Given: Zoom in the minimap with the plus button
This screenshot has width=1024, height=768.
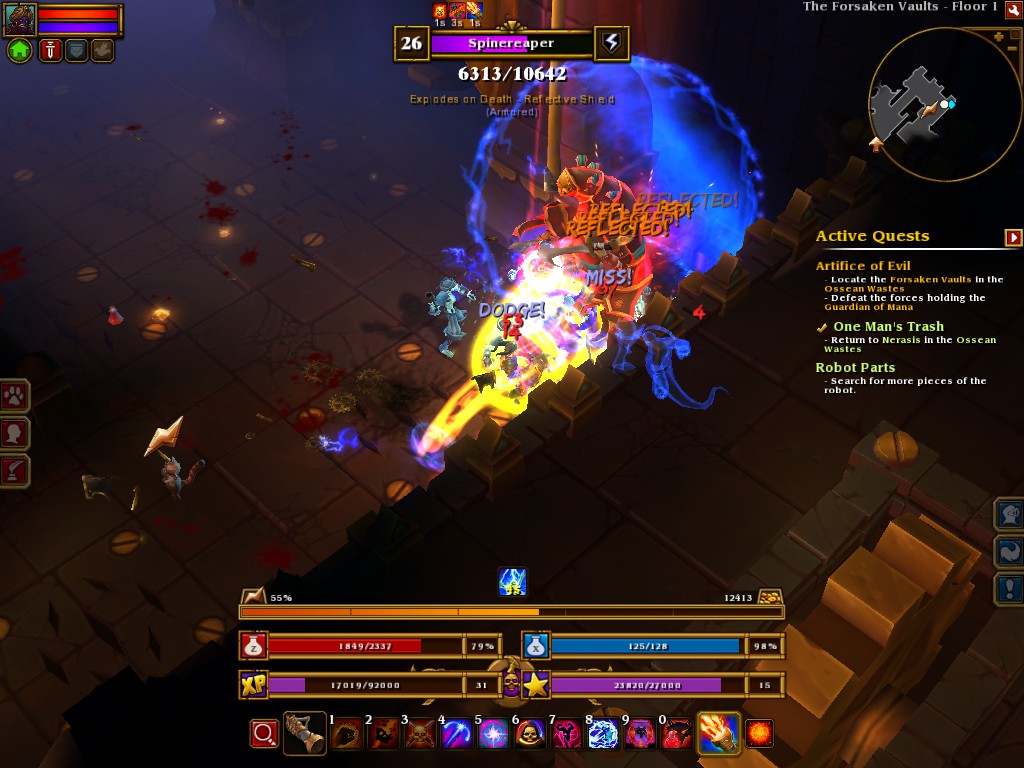Looking at the screenshot, I should (998, 36).
